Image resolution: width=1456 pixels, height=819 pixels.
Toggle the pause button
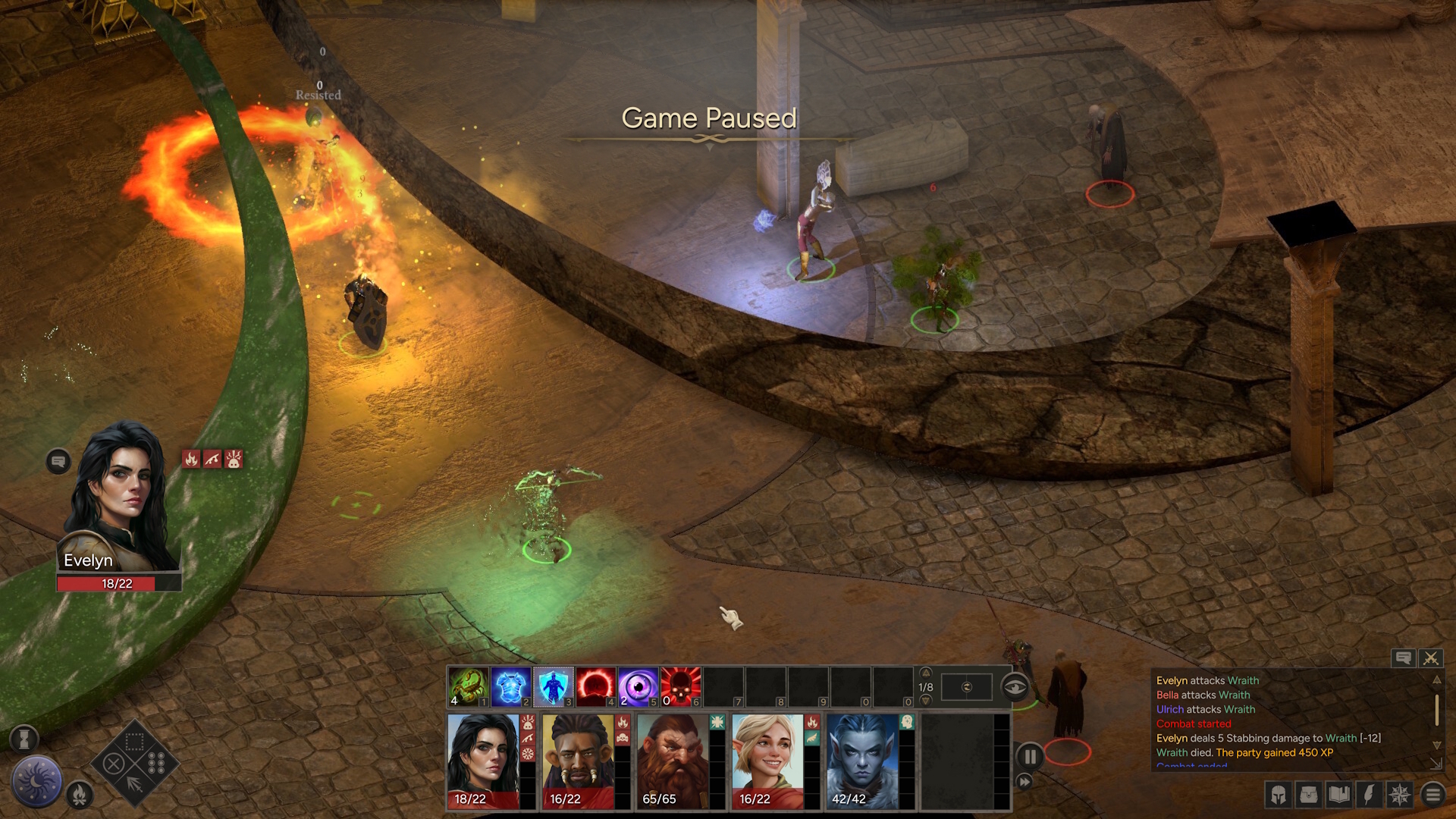click(x=1030, y=756)
